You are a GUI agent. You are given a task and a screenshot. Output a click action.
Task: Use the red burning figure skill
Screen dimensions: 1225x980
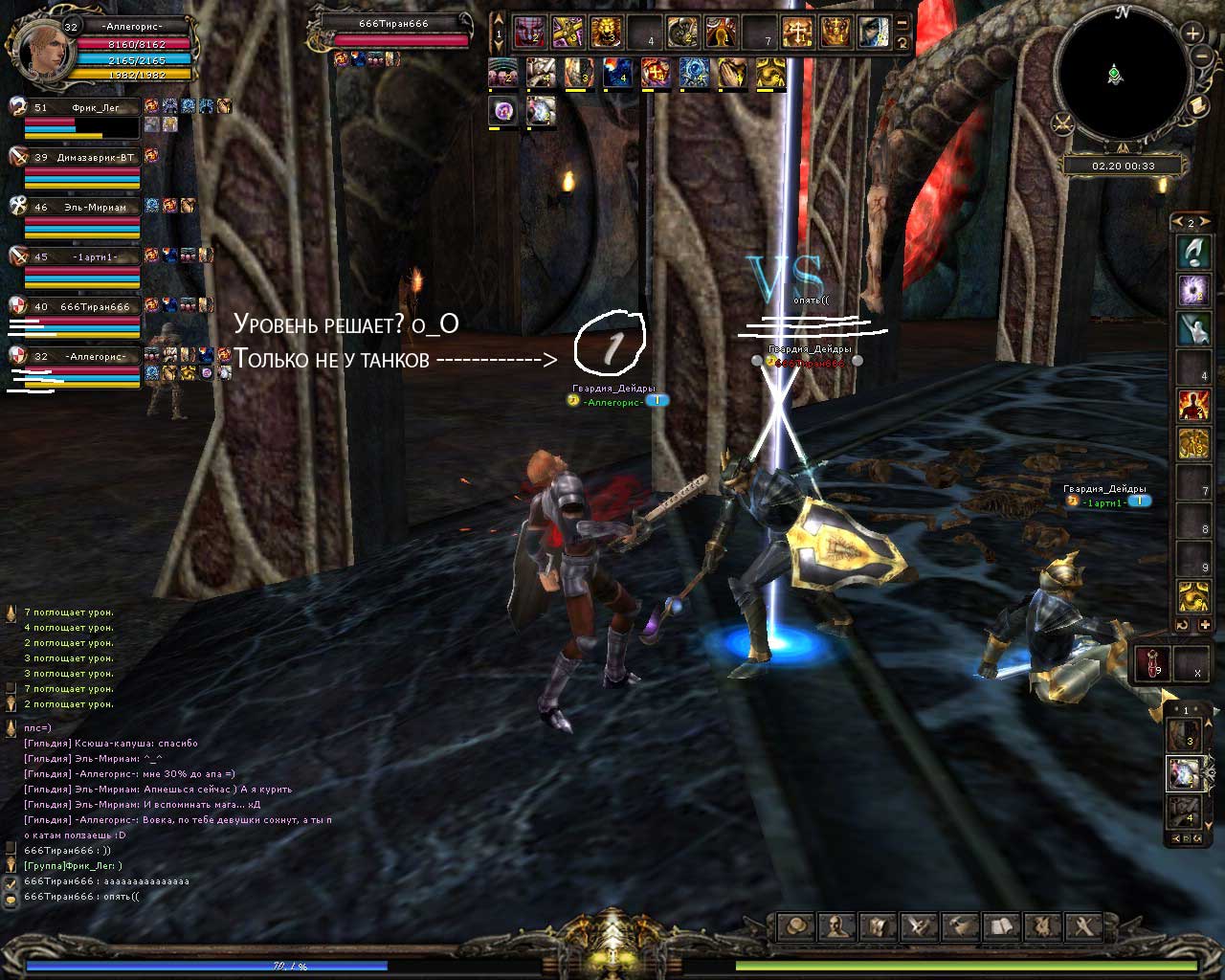click(1193, 405)
